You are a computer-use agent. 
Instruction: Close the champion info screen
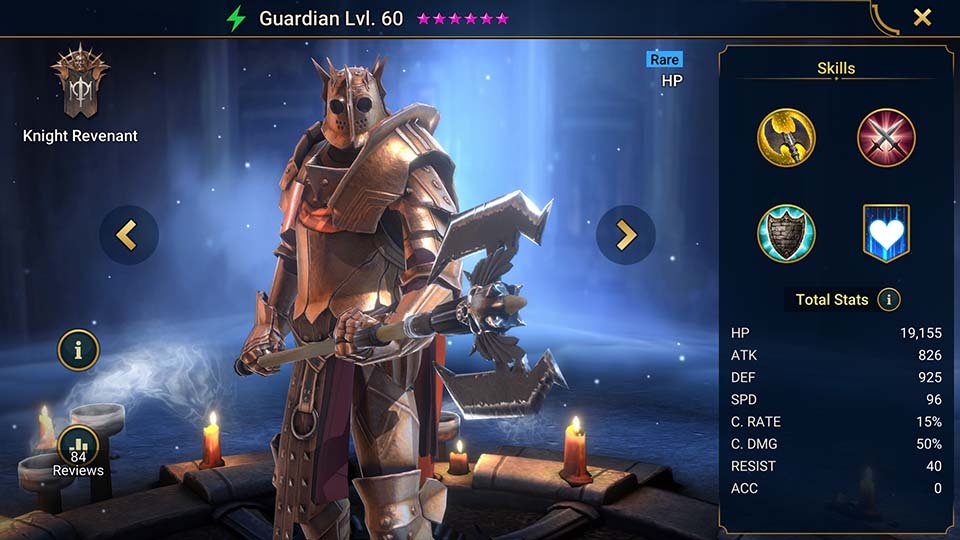922,17
